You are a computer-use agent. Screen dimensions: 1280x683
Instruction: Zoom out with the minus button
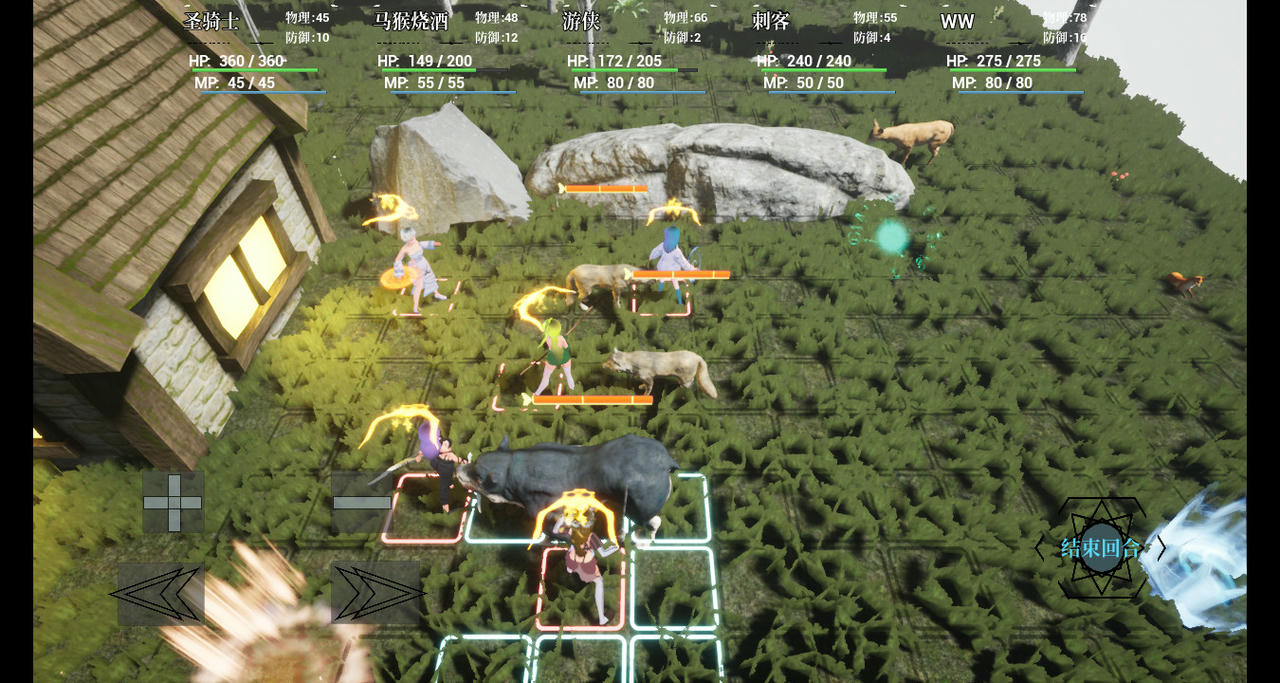361,502
